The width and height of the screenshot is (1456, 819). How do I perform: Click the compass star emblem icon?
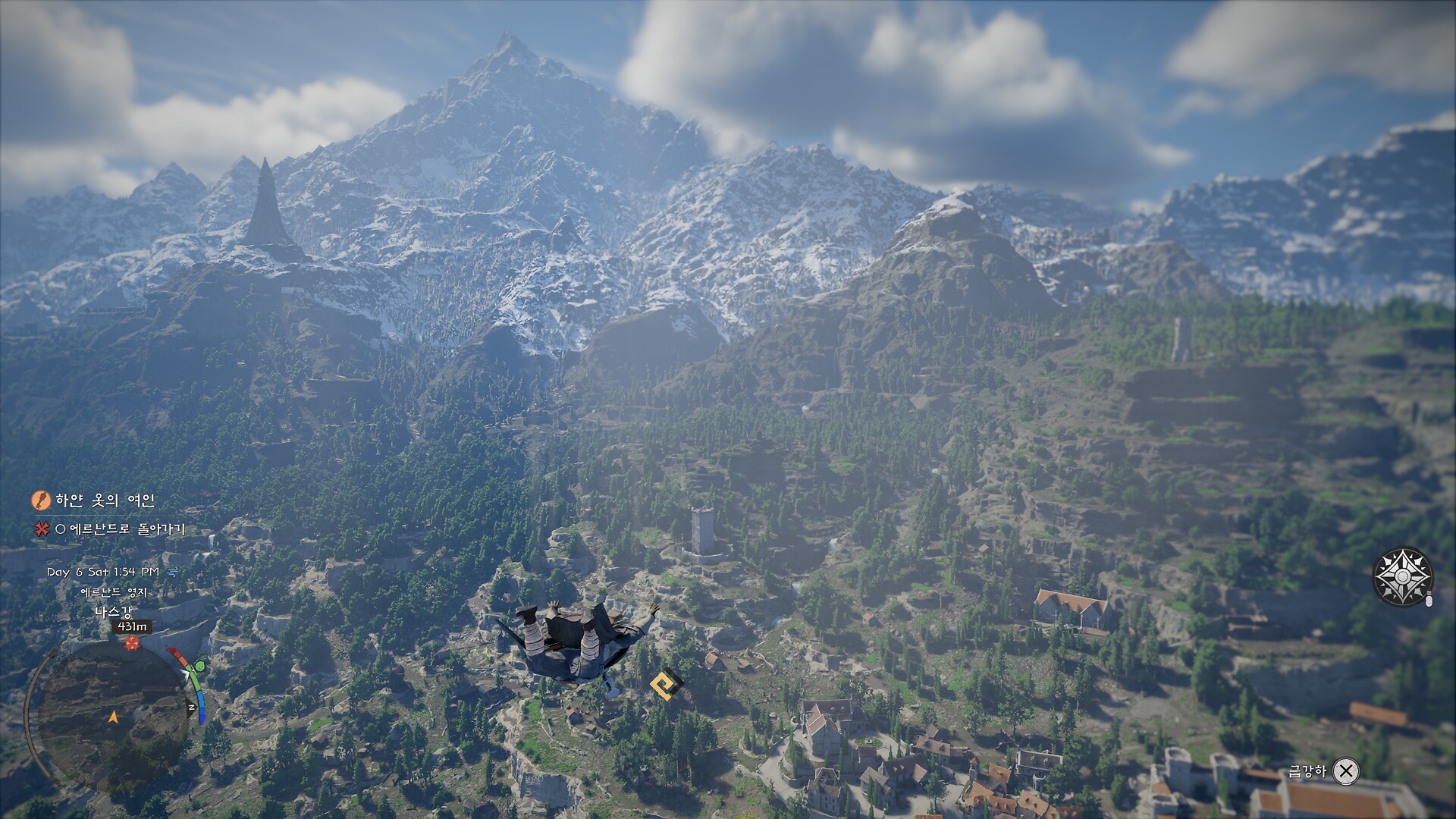pyautogui.click(x=1402, y=577)
